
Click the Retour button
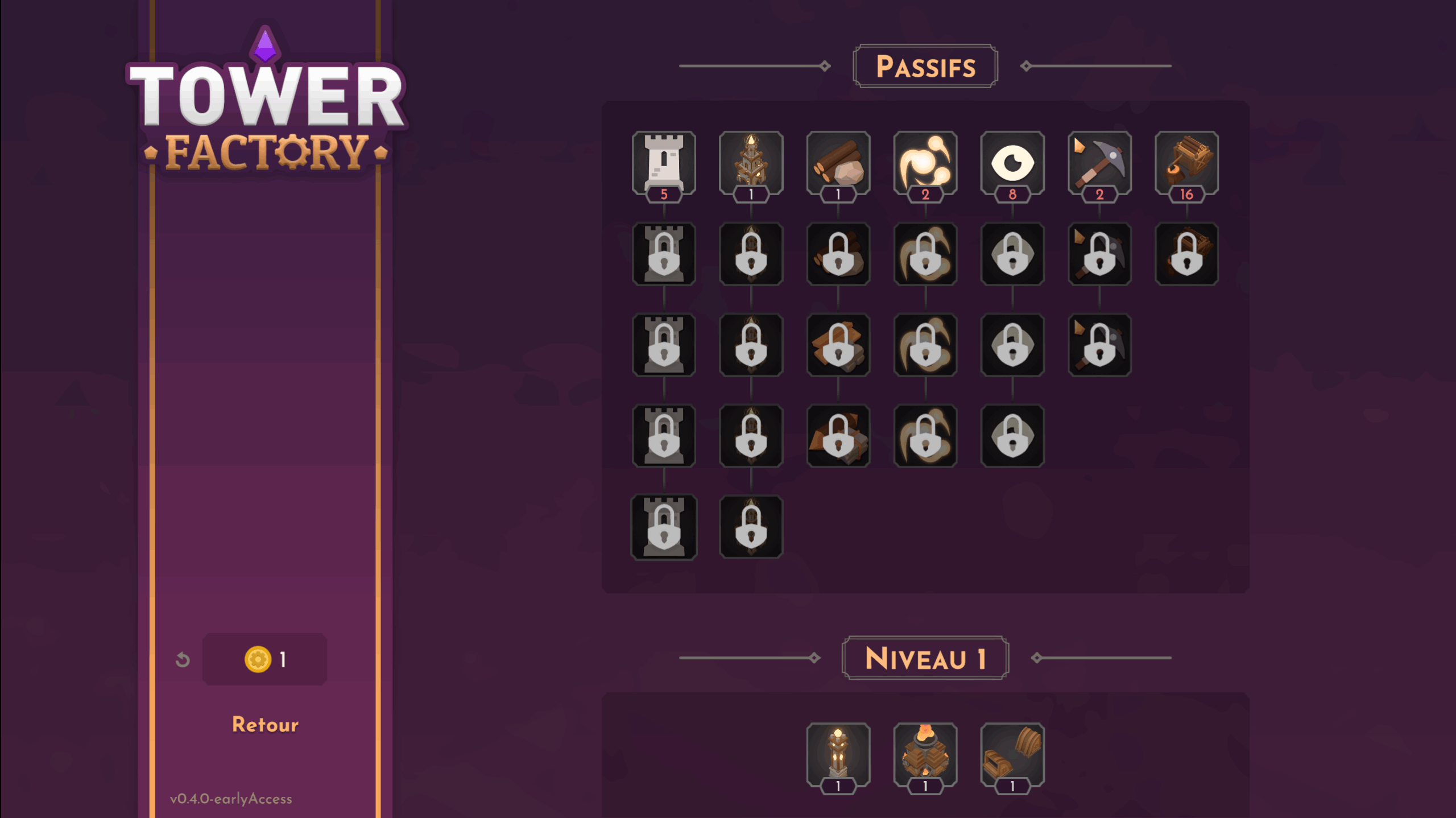tap(265, 724)
